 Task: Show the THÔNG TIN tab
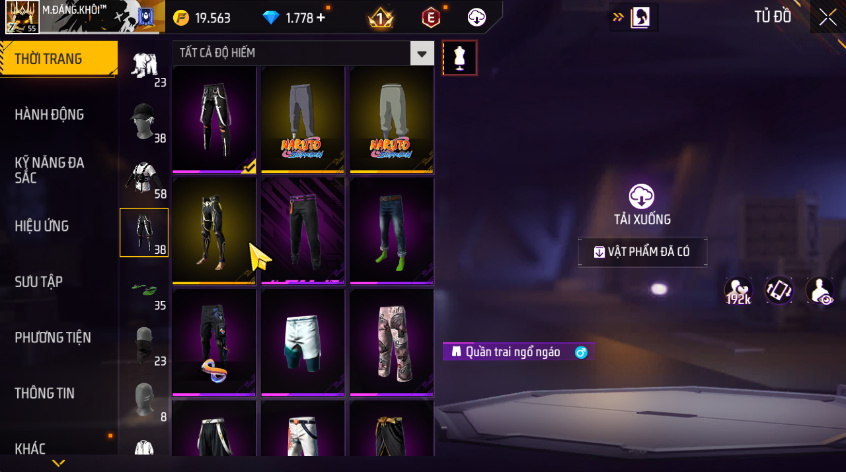[x=44, y=393]
